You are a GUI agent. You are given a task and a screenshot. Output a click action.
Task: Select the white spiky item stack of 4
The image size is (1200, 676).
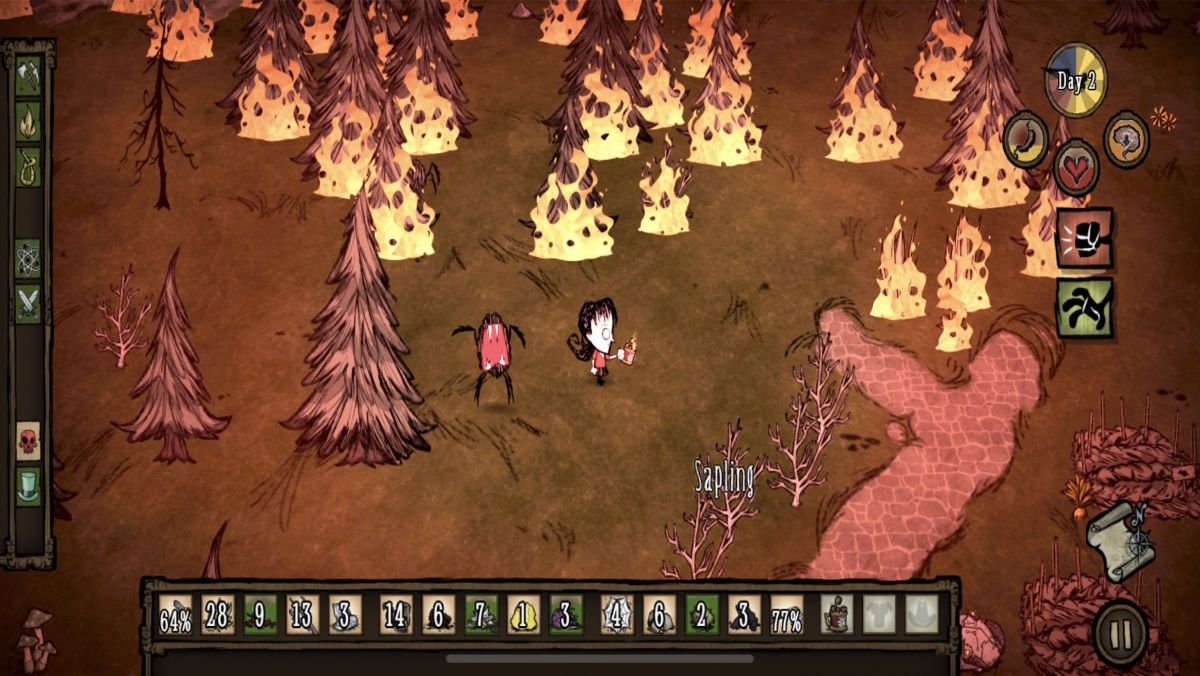pos(617,615)
